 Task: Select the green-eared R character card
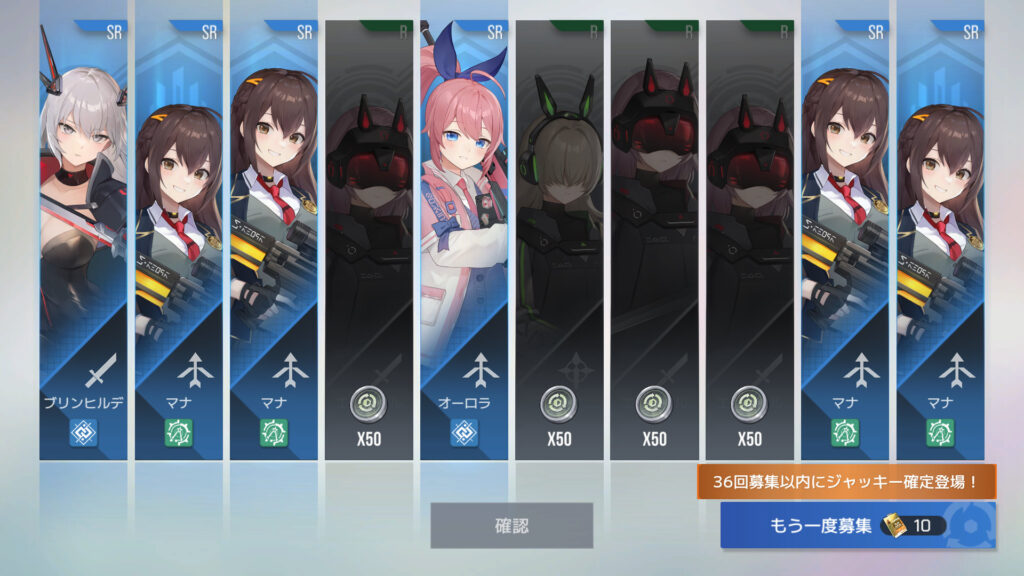point(559,240)
